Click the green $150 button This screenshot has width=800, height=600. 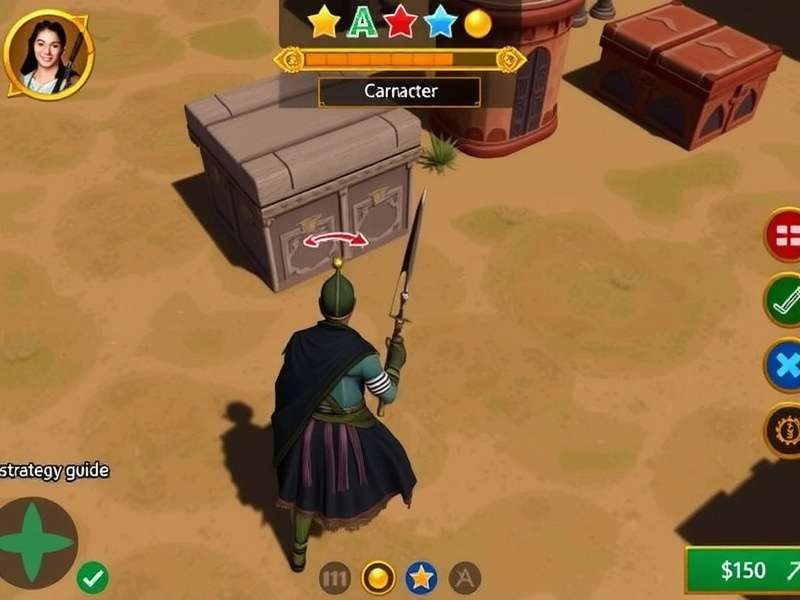[743, 571]
